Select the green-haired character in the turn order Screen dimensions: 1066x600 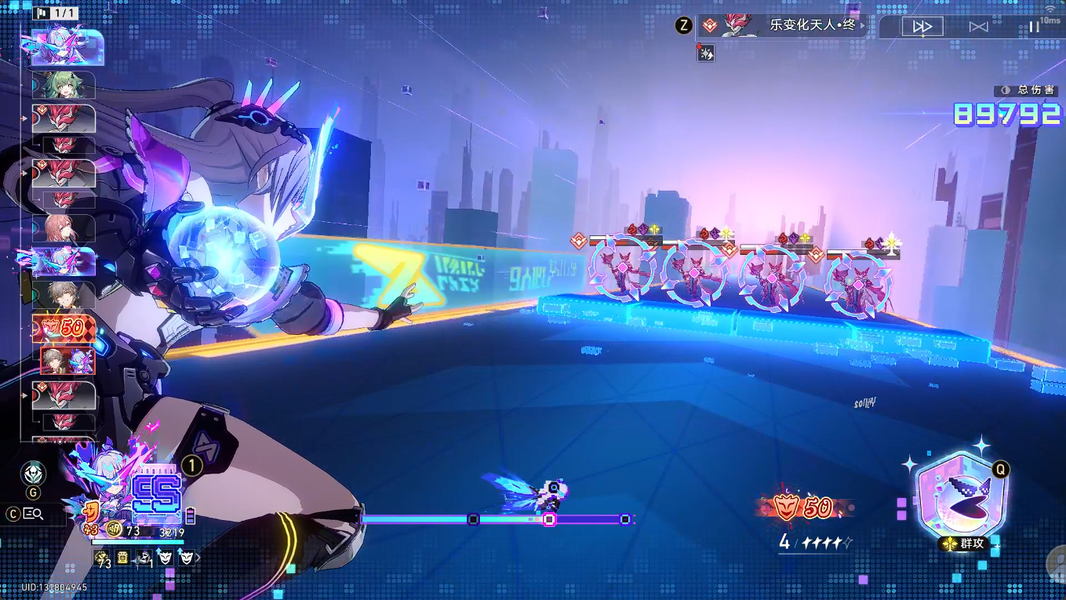(x=63, y=84)
